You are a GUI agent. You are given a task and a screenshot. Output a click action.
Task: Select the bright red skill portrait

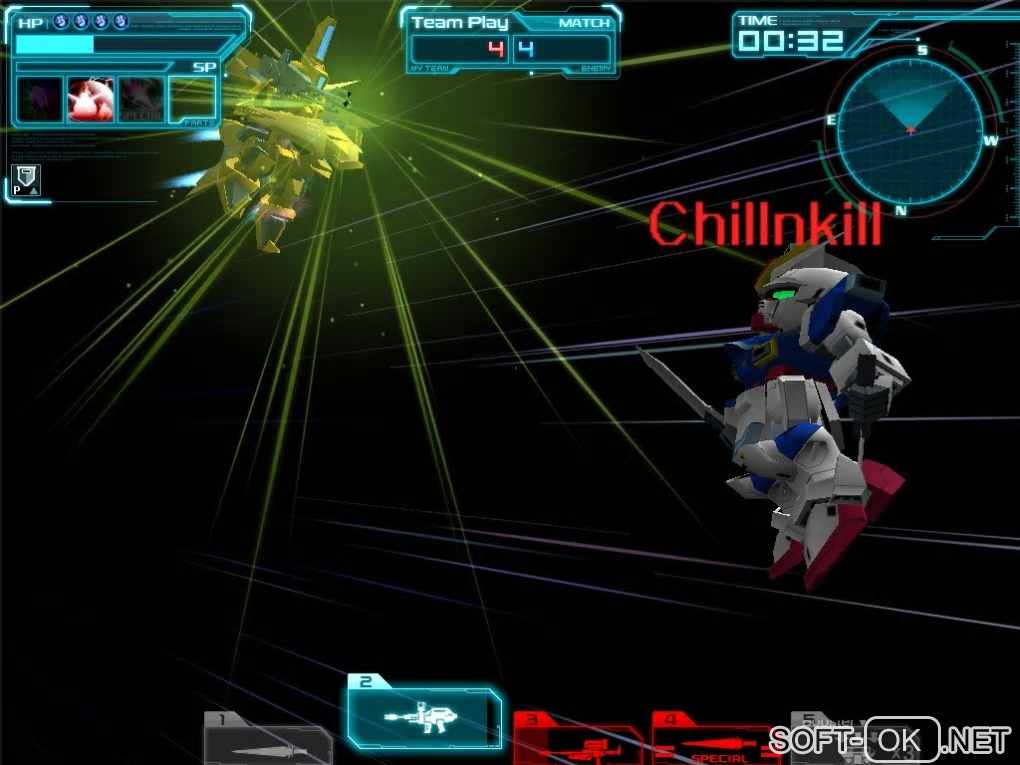(90, 99)
